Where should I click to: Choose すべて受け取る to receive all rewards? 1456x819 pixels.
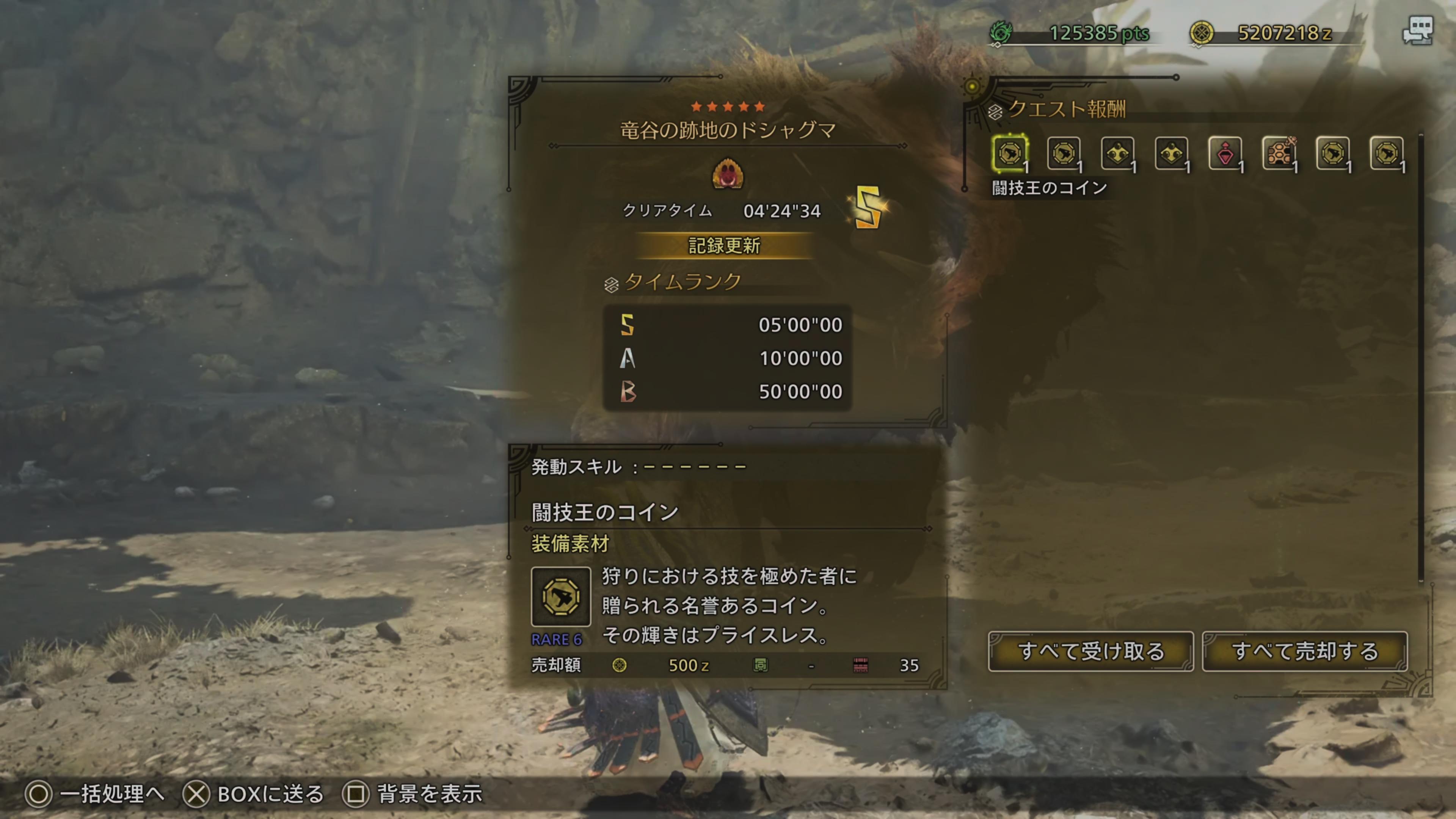pyautogui.click(x=1091, y=652)
